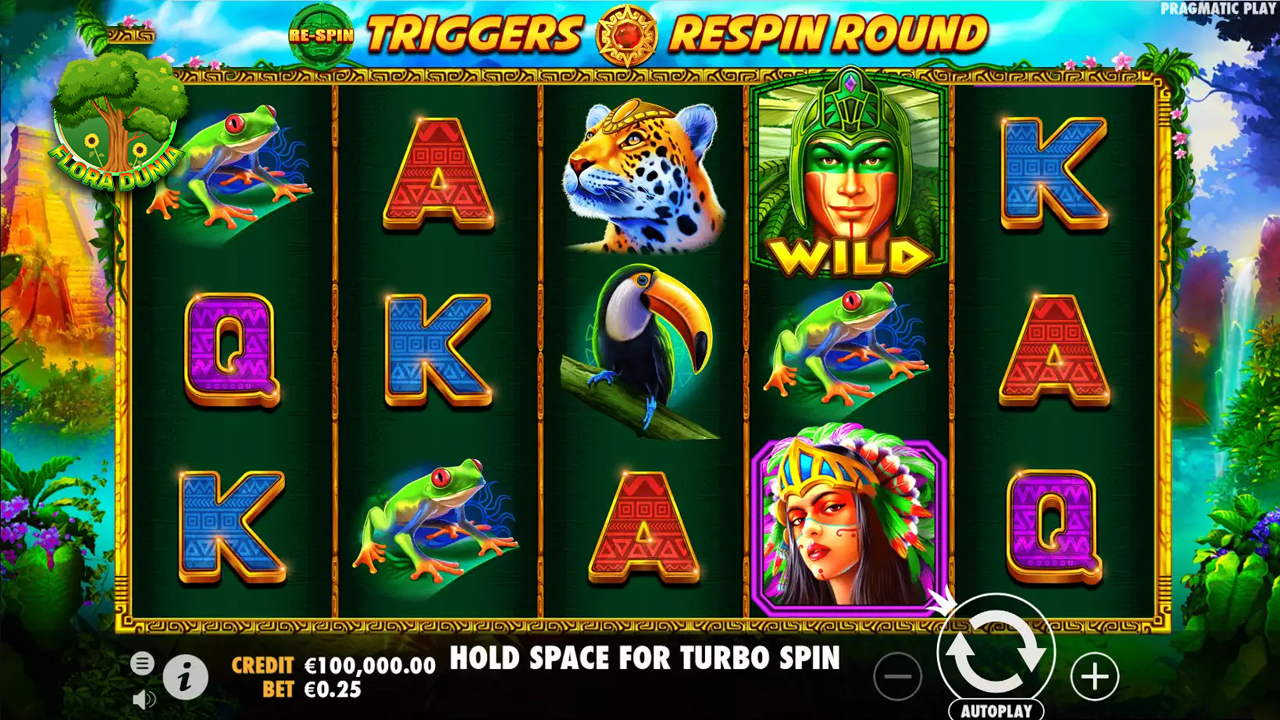The height and width of the screenshot is (720, 1280).
Task: Decrease the bet with the minus button
Action: [x=897, y=677]
